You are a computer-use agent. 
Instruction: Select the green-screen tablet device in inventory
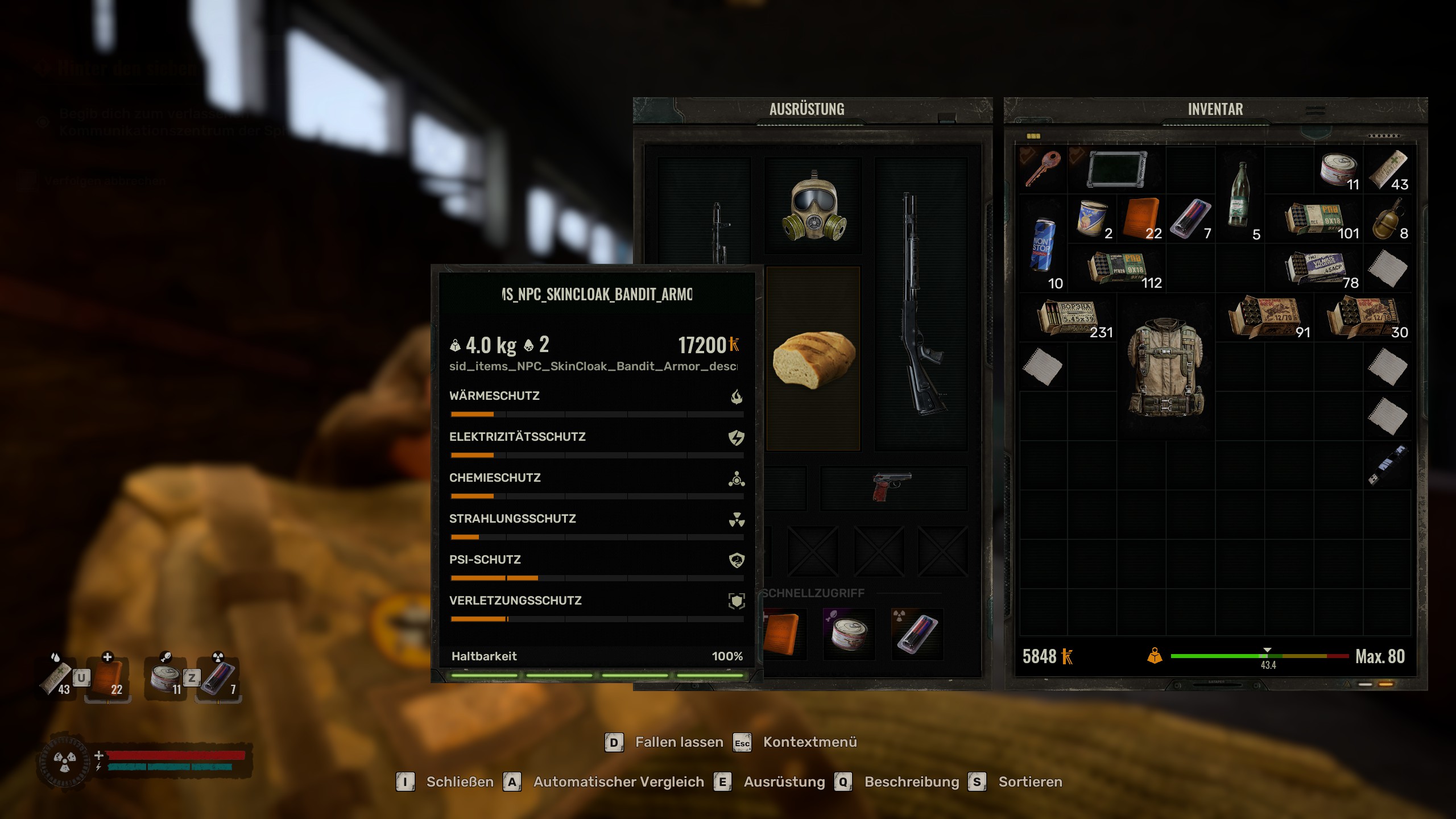[x=1116, y=169]
